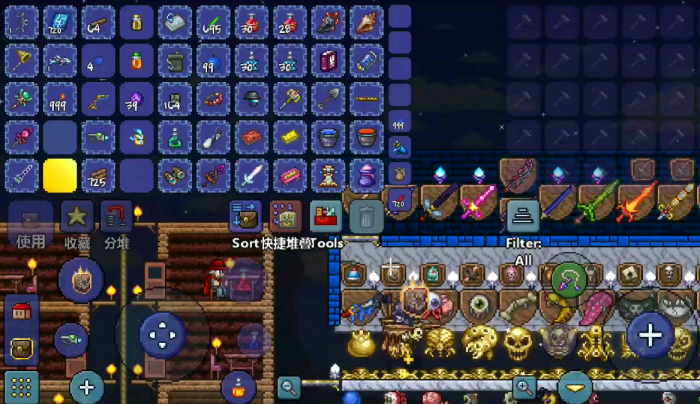Toggle the inventory grid button
The width and height of the screenshot is (700, 404).
(x=20, y=386)
